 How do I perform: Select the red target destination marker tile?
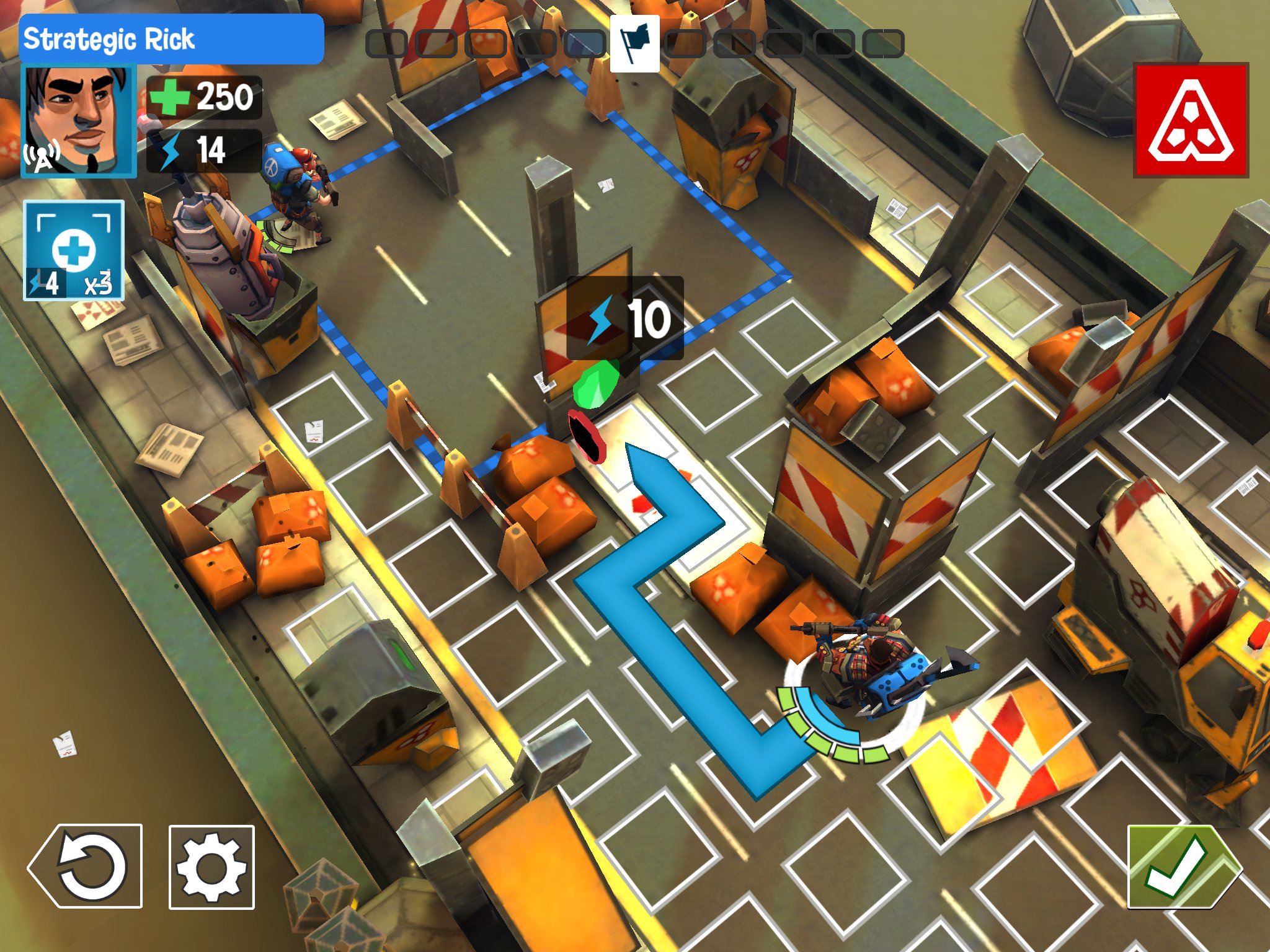[587, 437]
